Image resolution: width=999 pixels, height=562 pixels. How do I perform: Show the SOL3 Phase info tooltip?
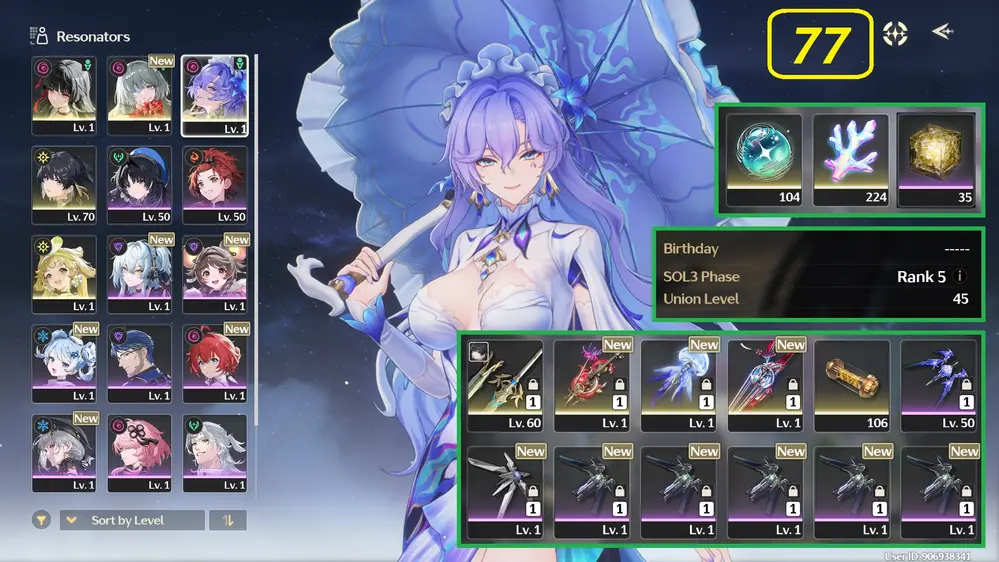point(960,277)
